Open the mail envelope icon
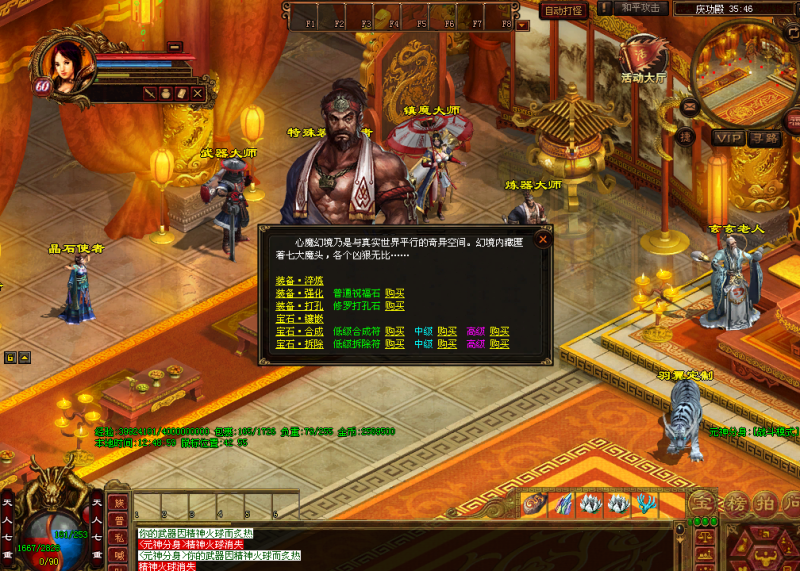 [x=689, y=104]
